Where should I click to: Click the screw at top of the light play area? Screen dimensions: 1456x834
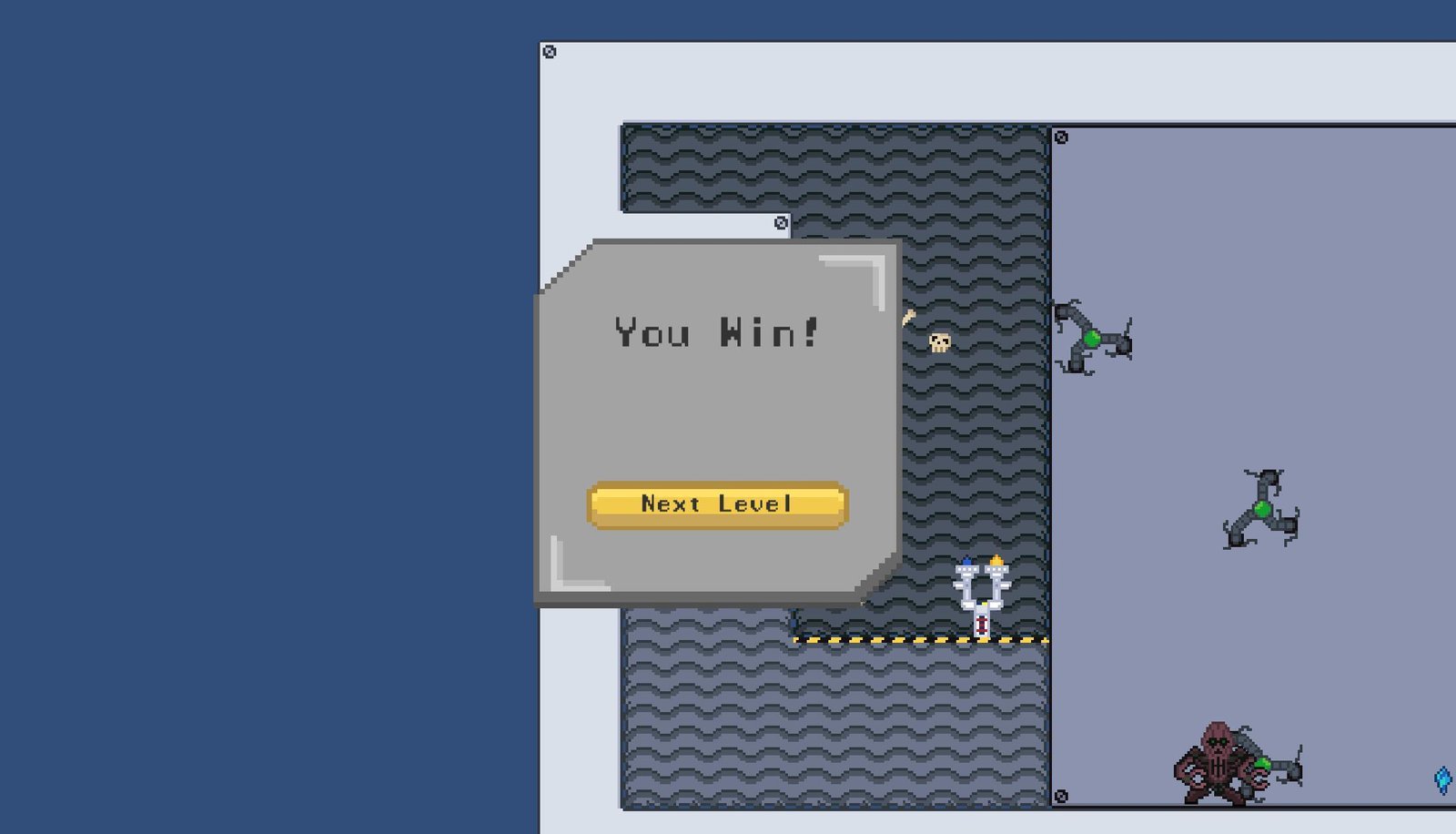[1061, 137]
